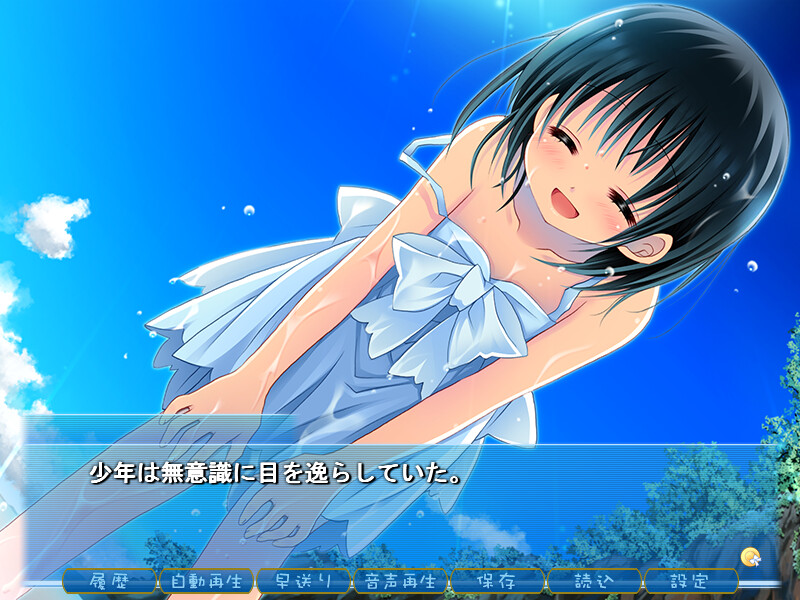800x600 pixels.
Task: Open the 読込 load menu
Action: [594, 580]
